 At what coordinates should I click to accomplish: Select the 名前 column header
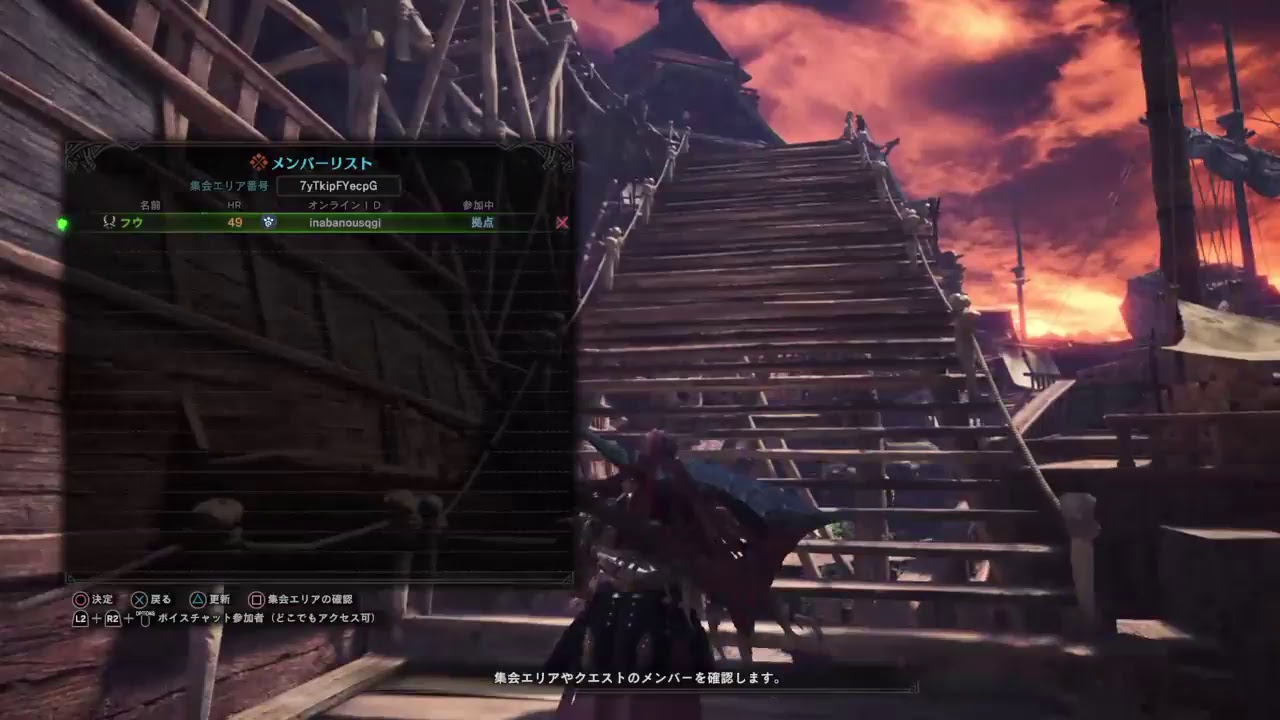pyautogui.click(x=151, y=204)
